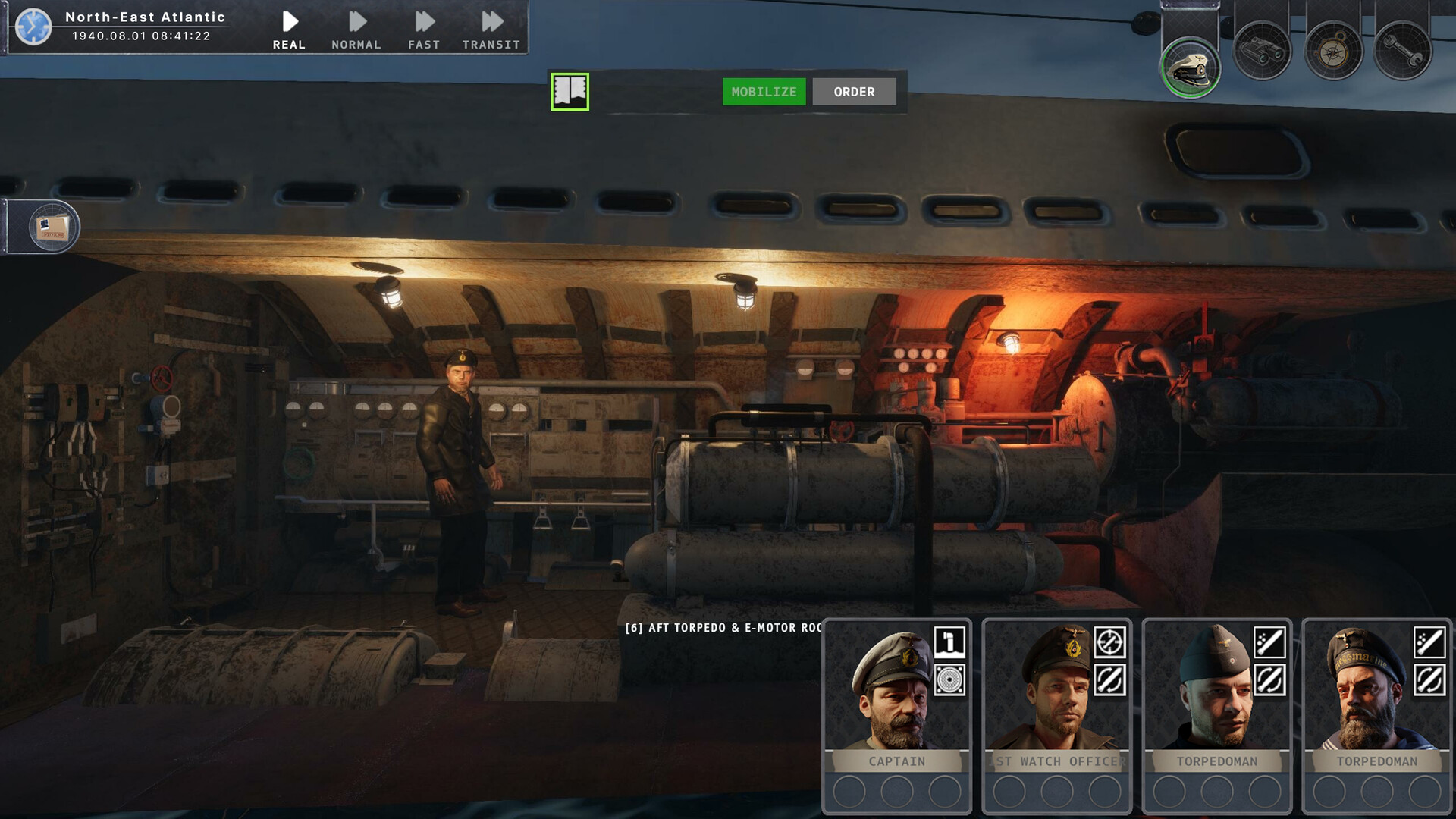Viewport: 1456px width, 819px height.
Task: Open the cargo crate side panel
Action: click(x=53, y=227)
